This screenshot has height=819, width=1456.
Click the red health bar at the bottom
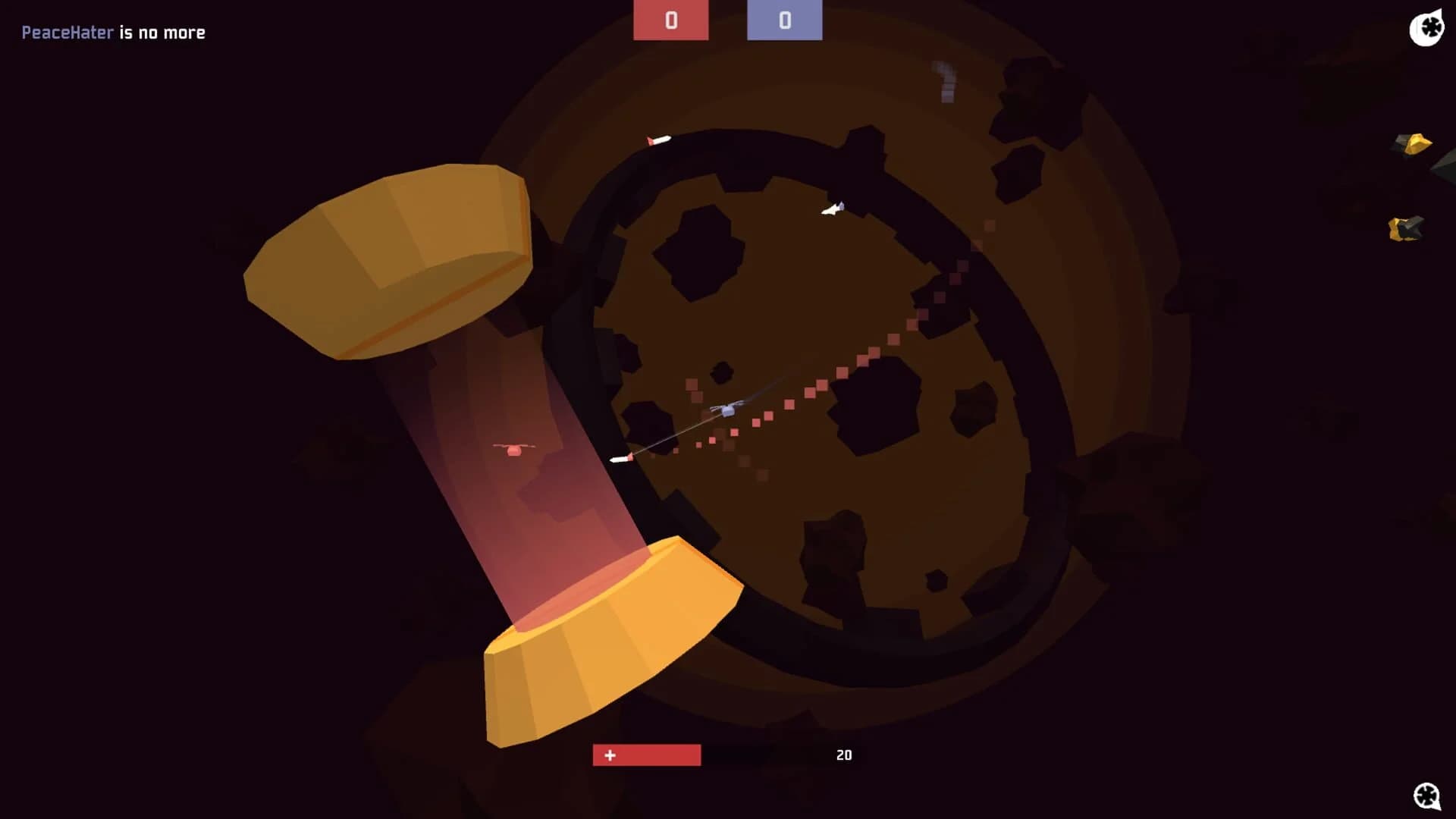pyautogui.click(x=645, y=755)
